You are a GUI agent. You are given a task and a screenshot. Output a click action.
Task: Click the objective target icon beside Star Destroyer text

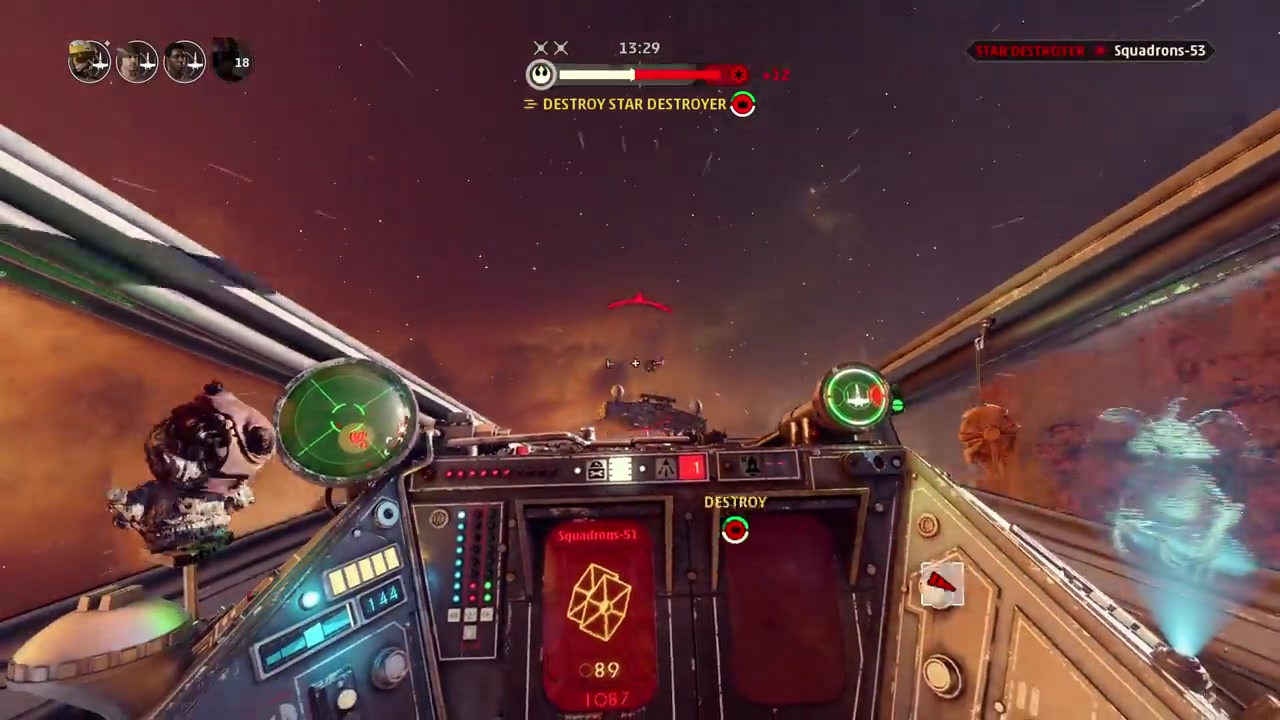[743, 104]
